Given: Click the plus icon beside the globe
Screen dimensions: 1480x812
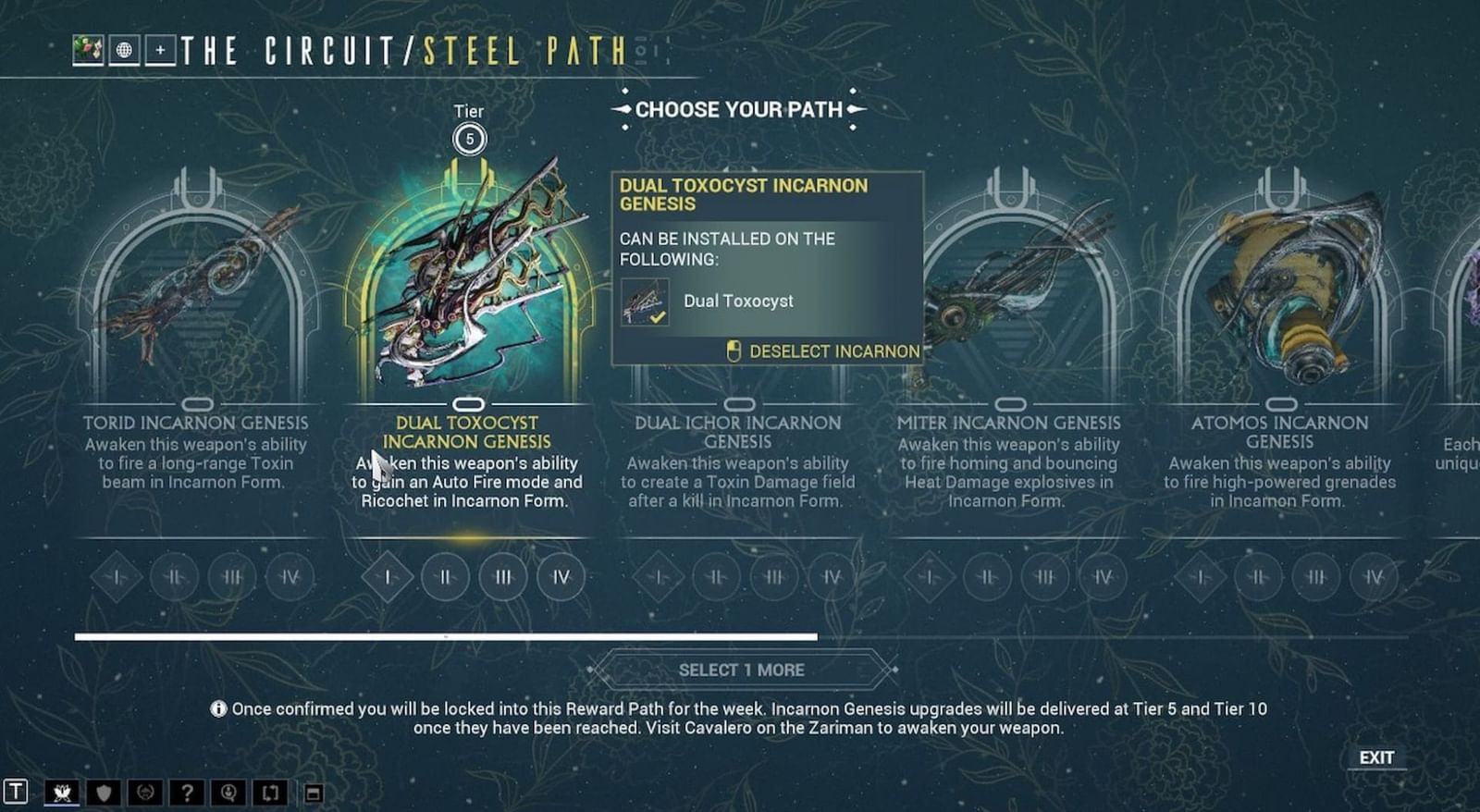Looking at the screenshot, I should (160, 50).
